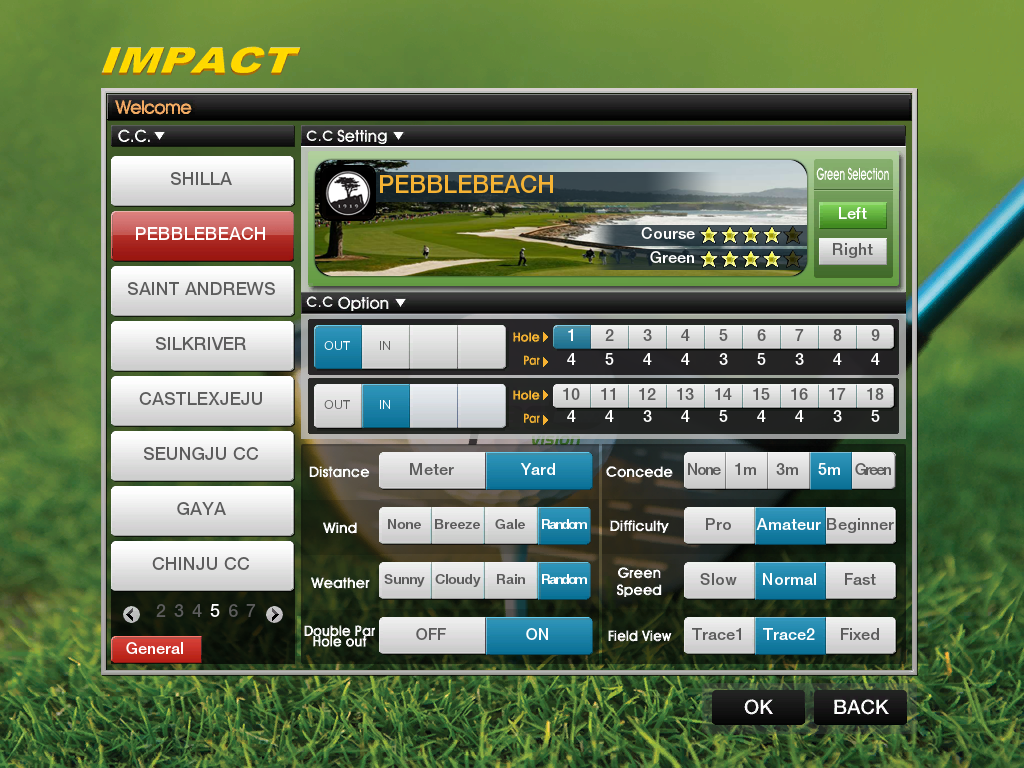Set wind to Breeze
This screenshot has width=1024, height=768.
click(457, 525)
